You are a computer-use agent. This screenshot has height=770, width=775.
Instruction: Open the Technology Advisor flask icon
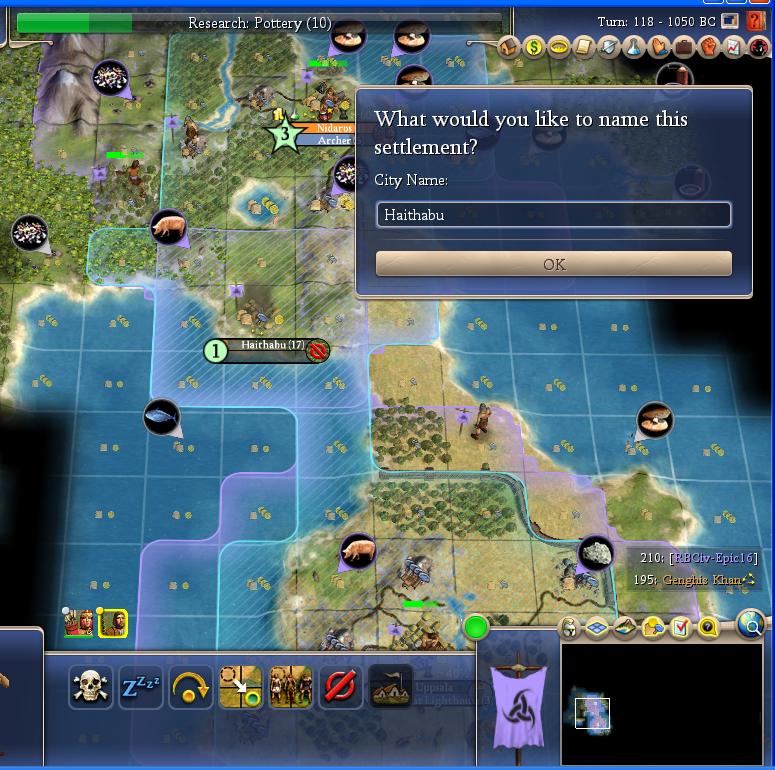(634, 47)
